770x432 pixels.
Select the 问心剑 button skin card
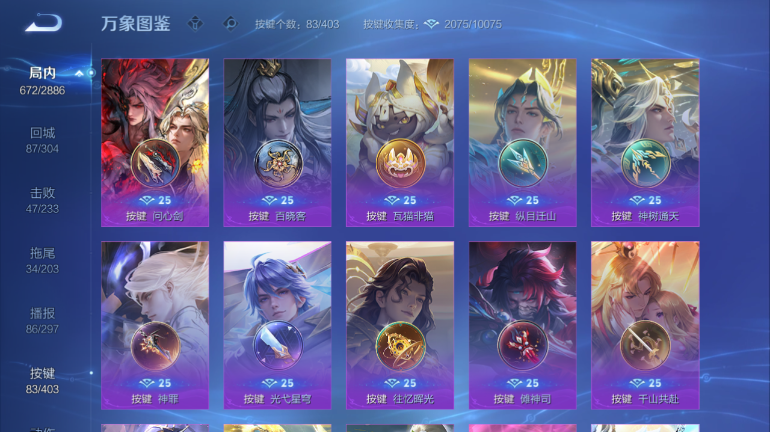pos(155,142)
